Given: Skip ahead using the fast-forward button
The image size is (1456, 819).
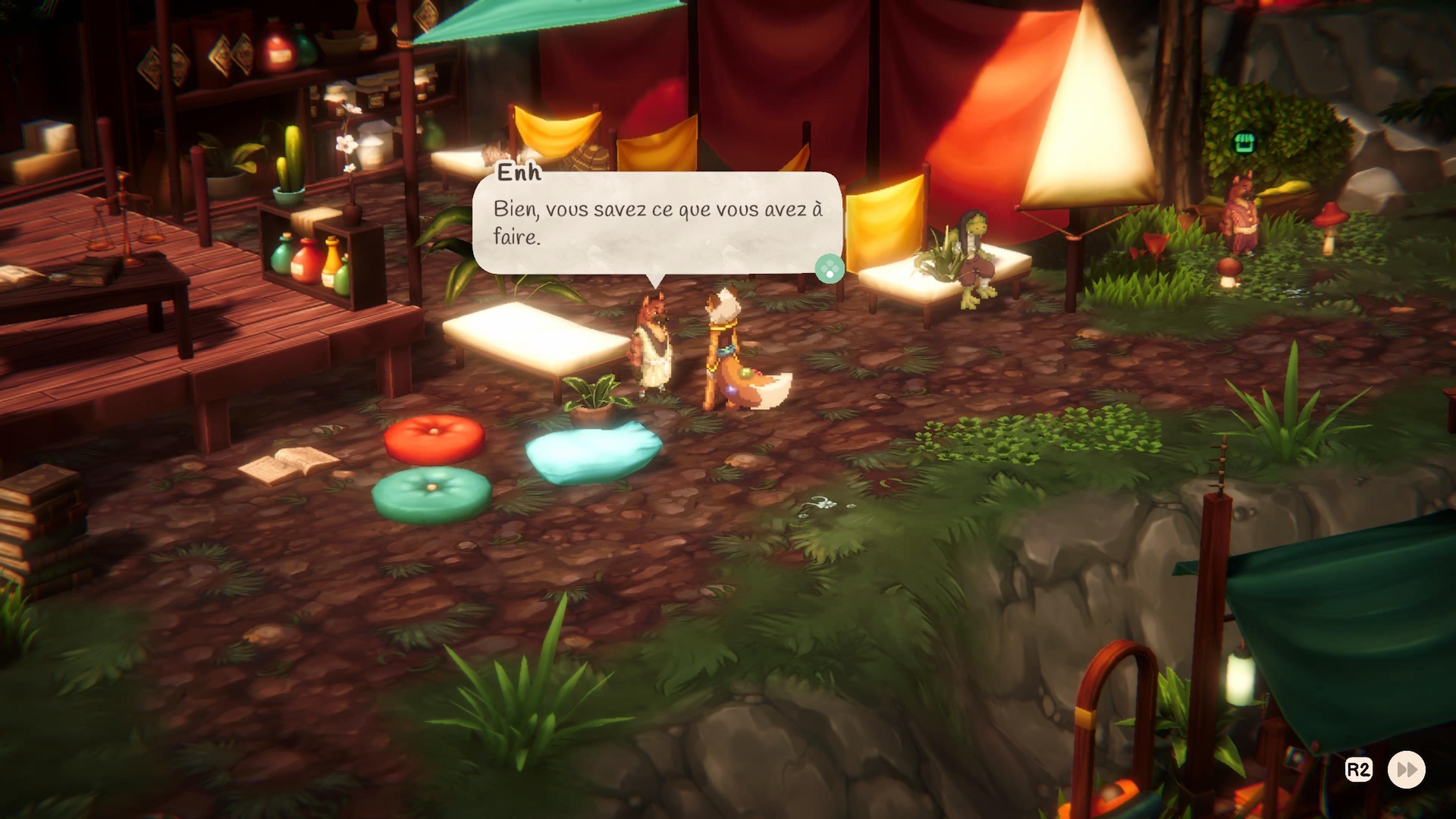Looking at the screenshot, I should pos(1407,770).
